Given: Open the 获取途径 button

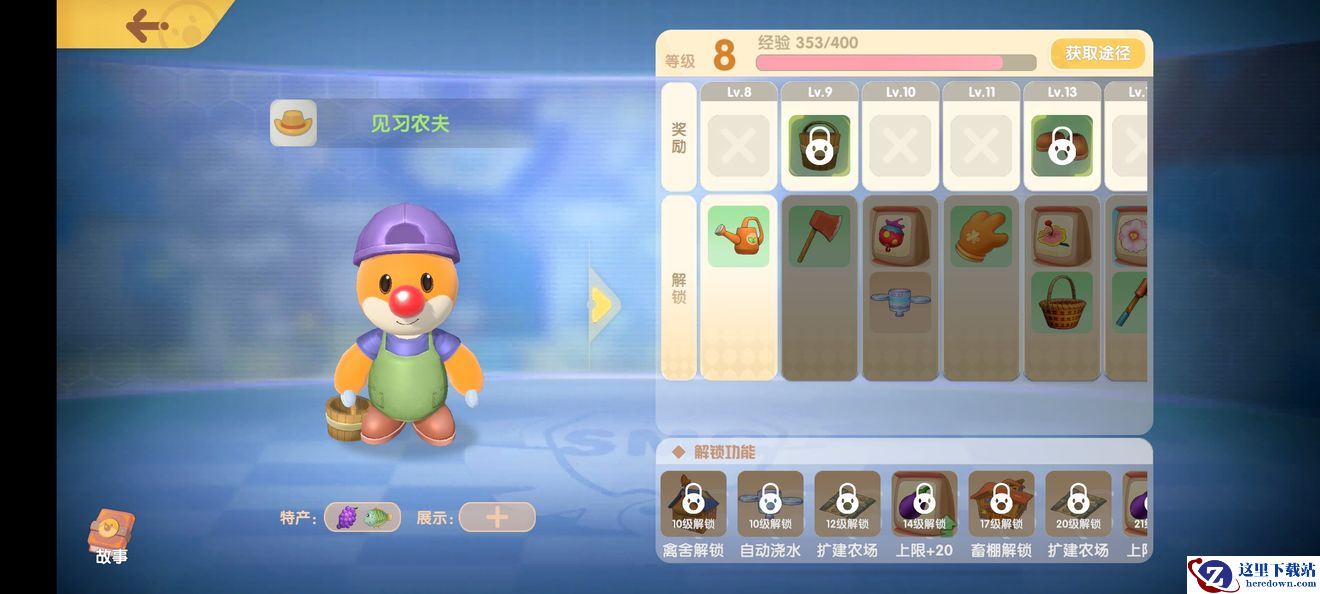Looking at the screenshot, I should (x=1097, y=53).
